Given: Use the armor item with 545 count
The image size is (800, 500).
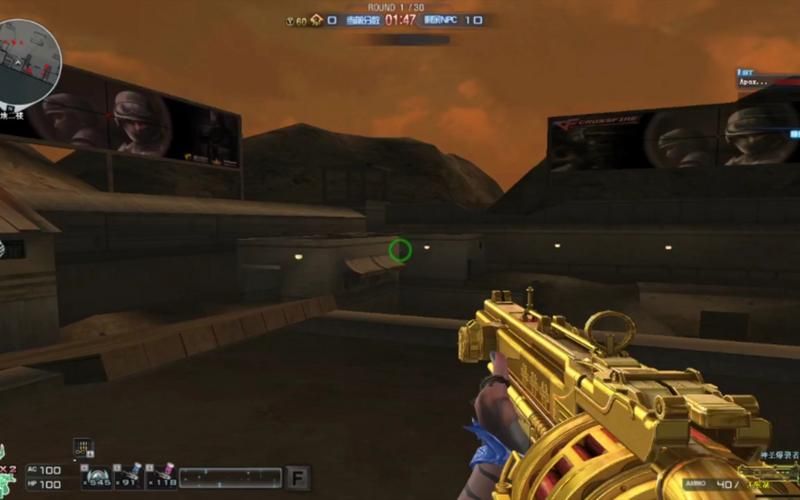Looking at the screenshot, I should point(97,477).
